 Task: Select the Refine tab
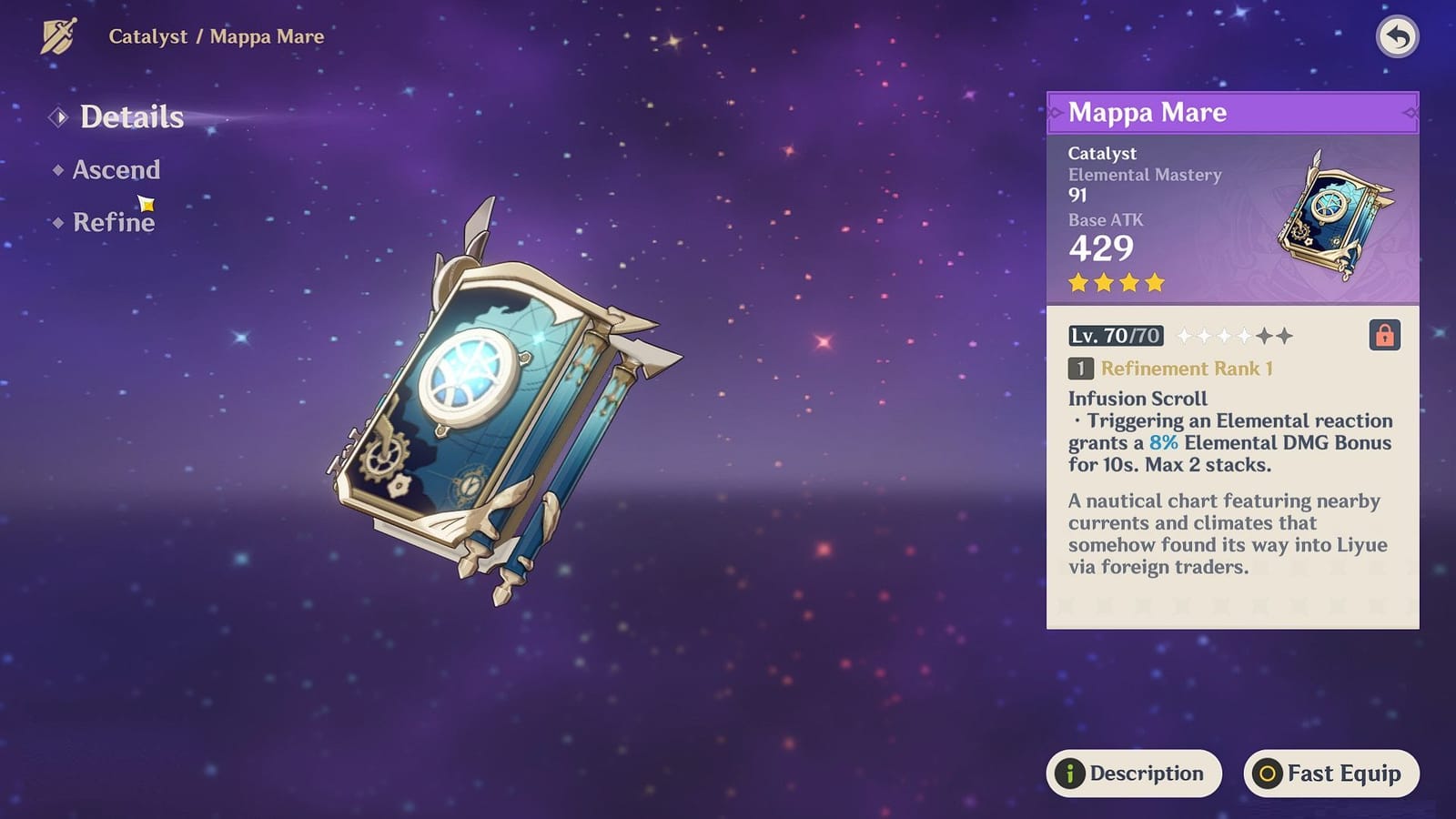pyautogui.click(x=114, y=222)
